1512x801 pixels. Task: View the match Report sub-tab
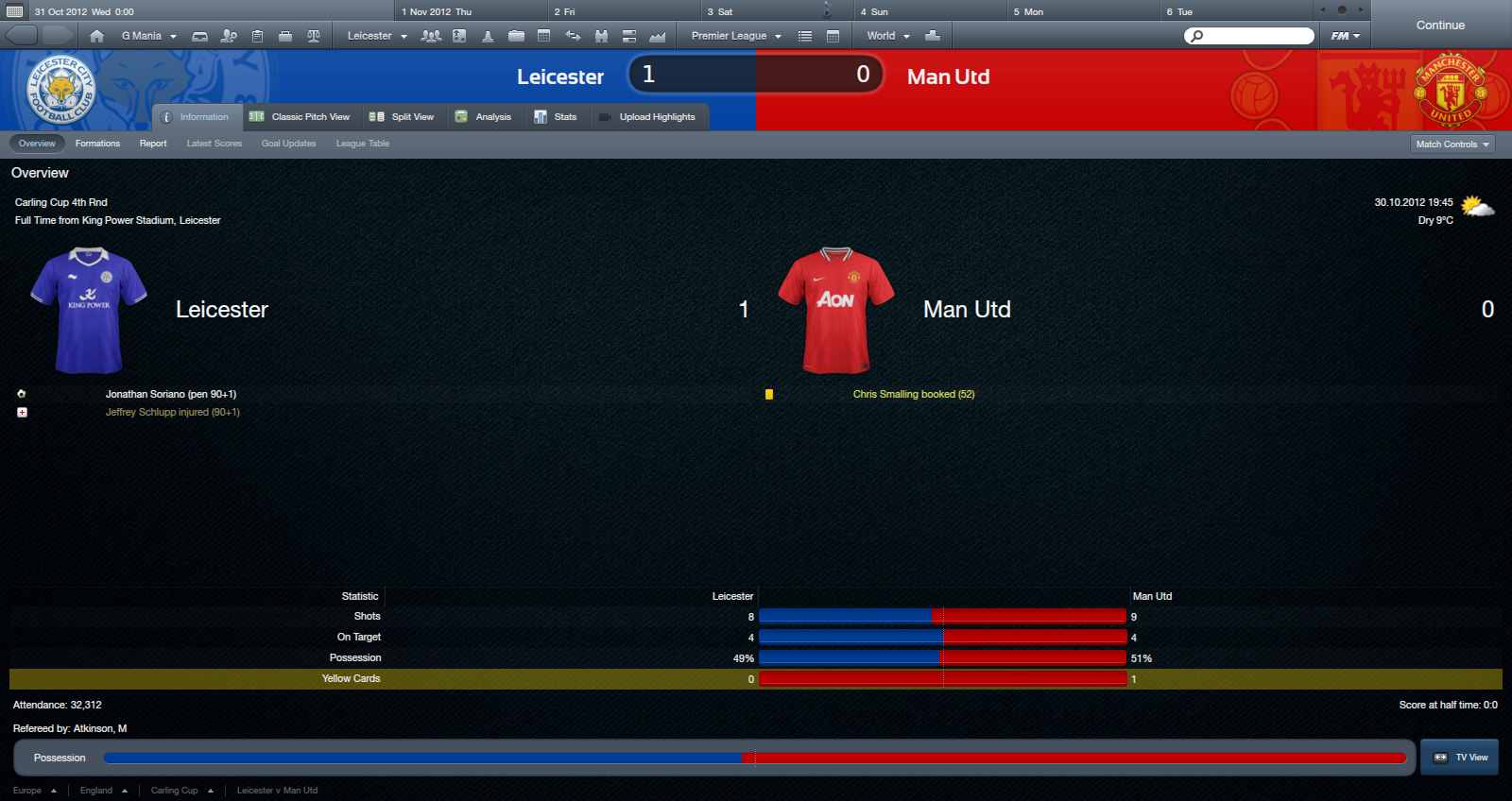pyautogui.click(x=153, y=144)
